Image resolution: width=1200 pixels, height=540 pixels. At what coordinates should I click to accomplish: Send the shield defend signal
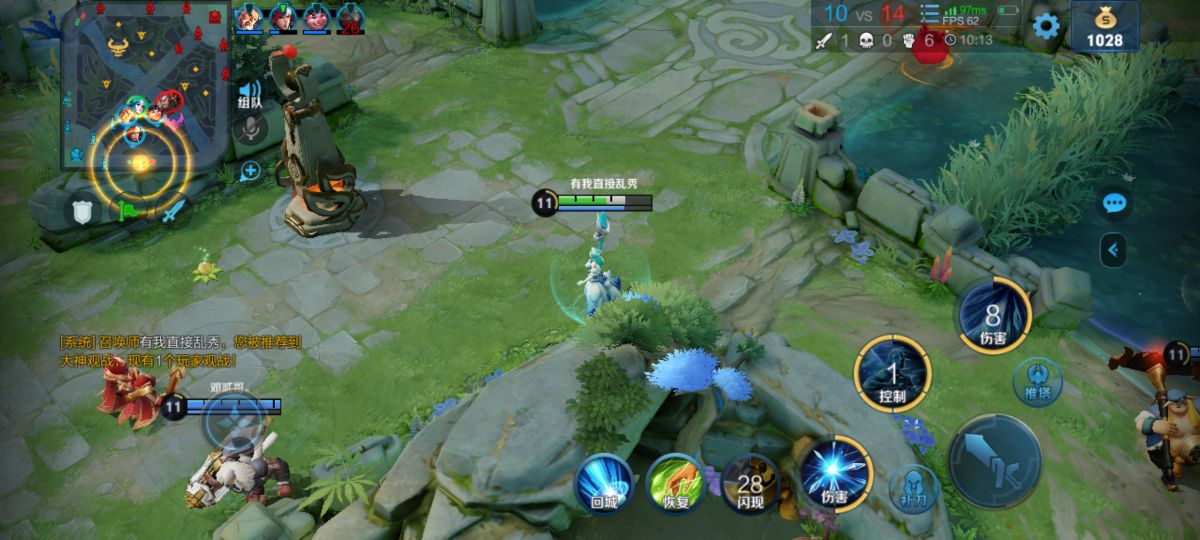tap(82, 210)
